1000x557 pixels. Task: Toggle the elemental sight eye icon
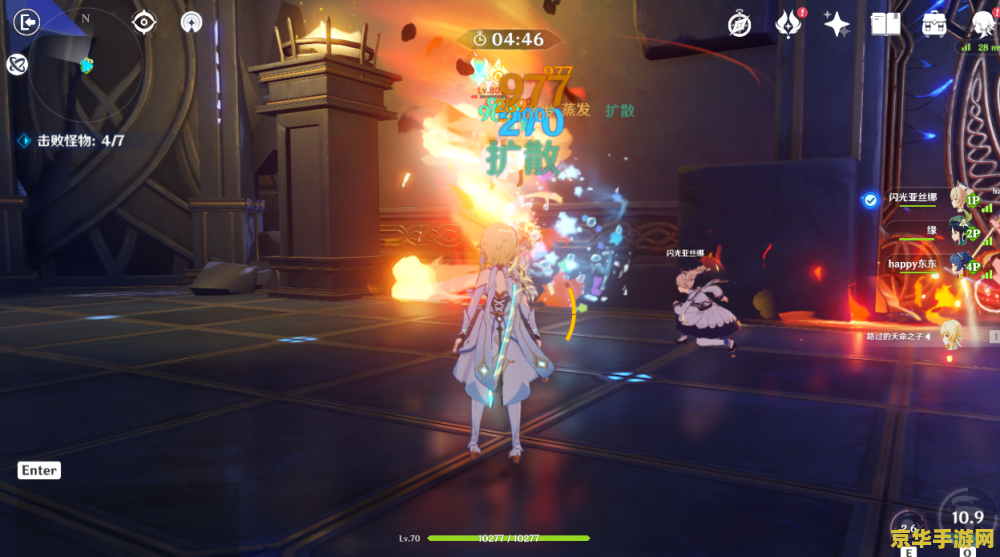[145, 21]
